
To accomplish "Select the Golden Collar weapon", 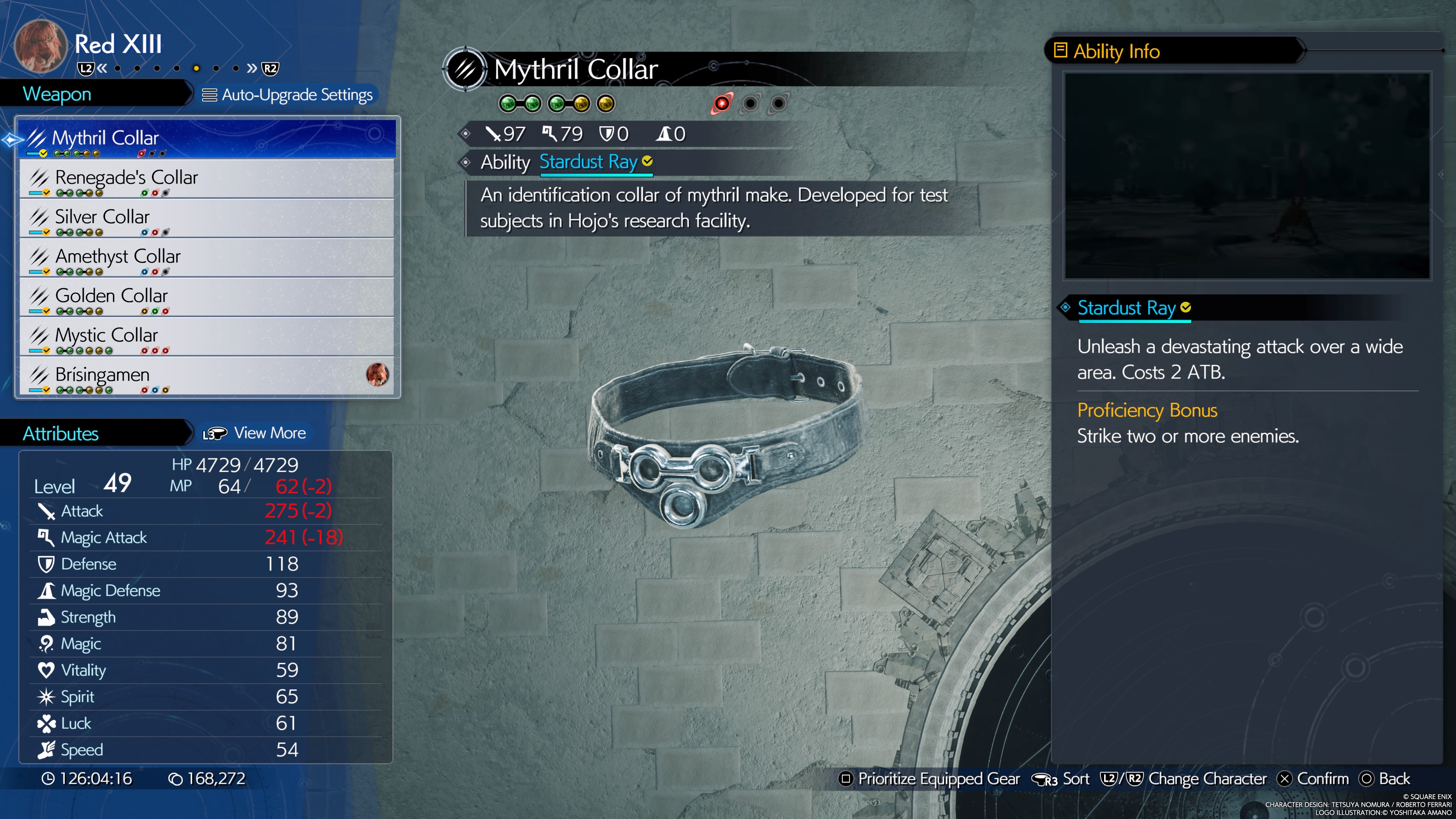I will pos(207,297).
